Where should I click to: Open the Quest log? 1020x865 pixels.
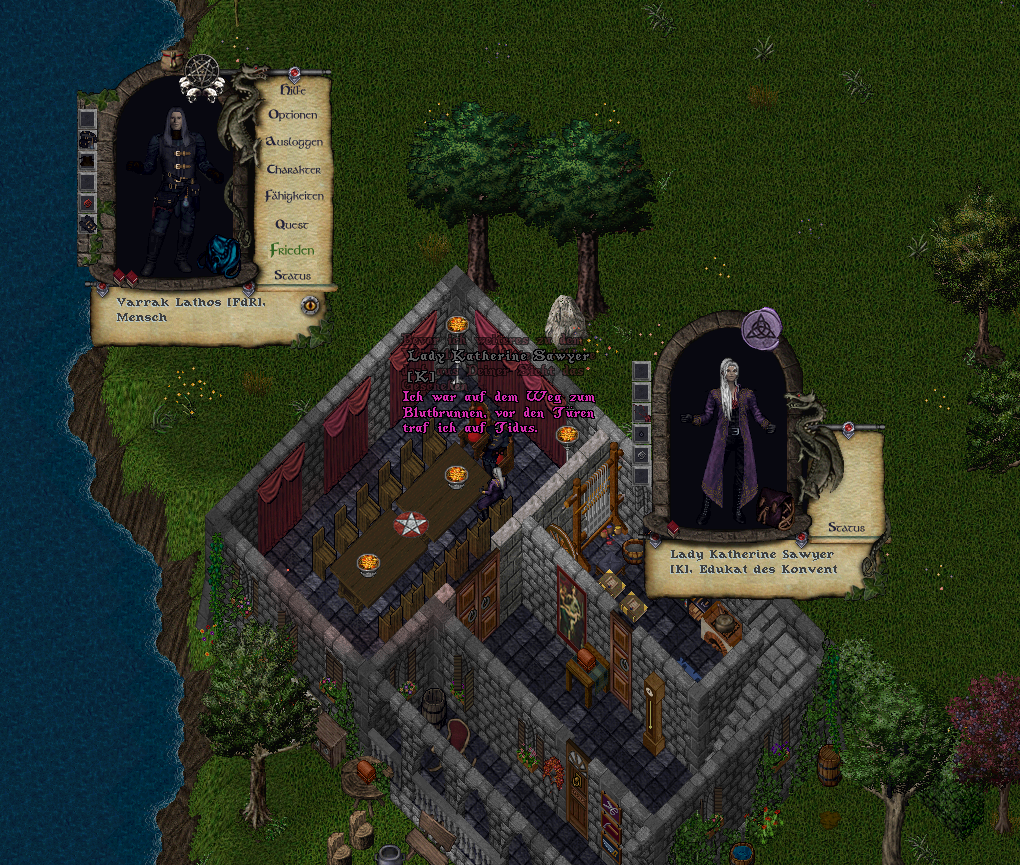point(292,224)
